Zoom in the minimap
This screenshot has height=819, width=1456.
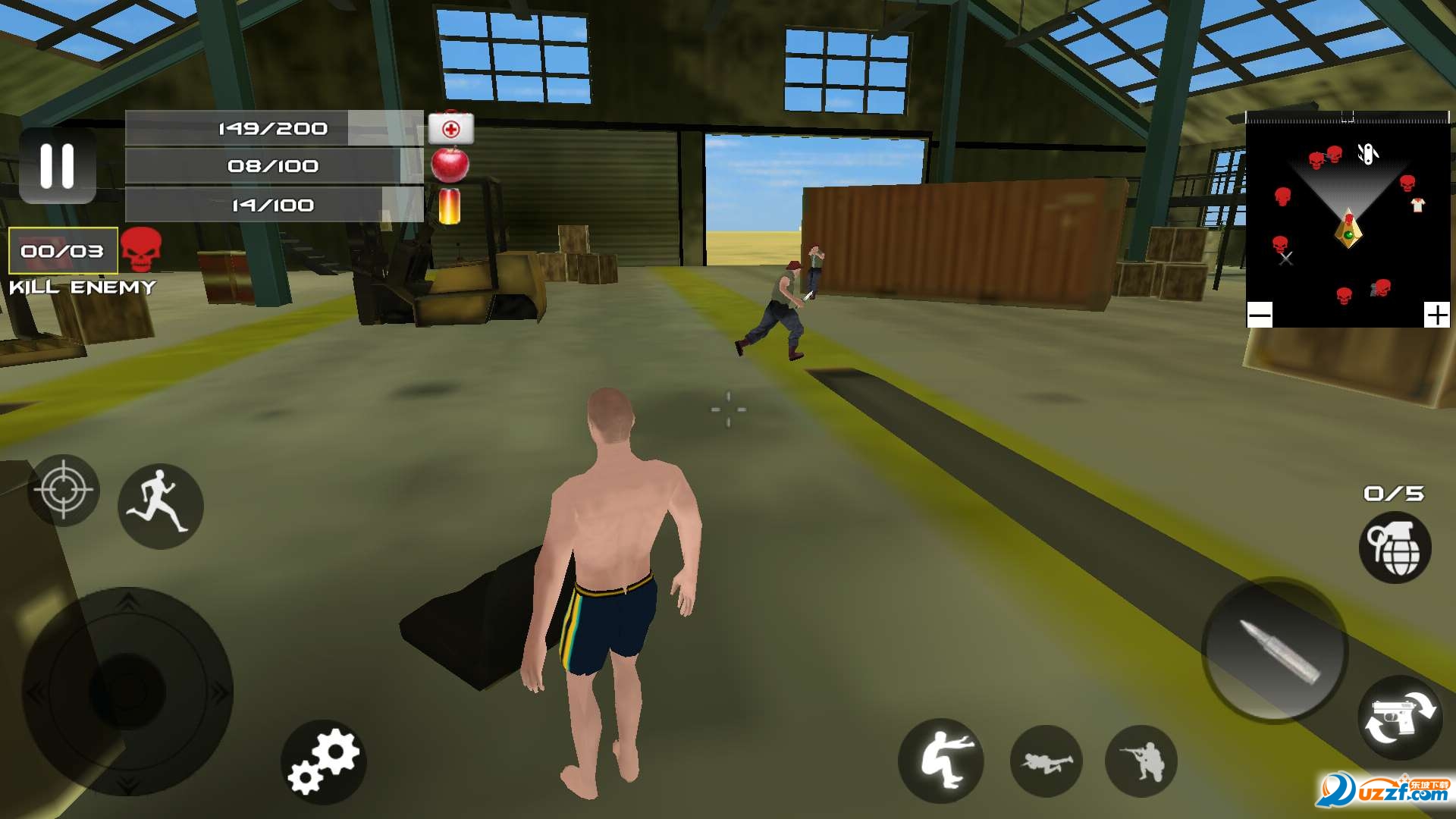click(1436, 315)
